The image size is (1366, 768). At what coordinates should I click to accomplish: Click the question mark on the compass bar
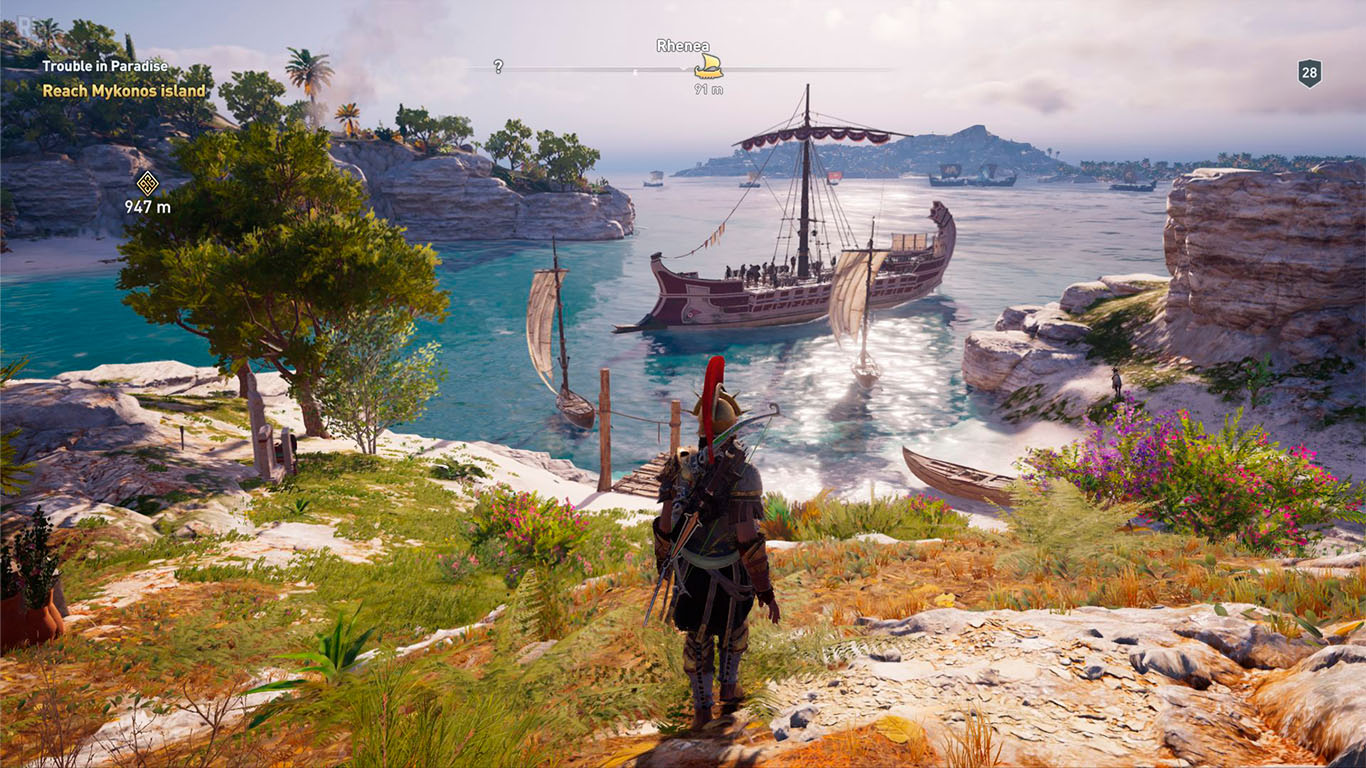[x=498, y=67]
